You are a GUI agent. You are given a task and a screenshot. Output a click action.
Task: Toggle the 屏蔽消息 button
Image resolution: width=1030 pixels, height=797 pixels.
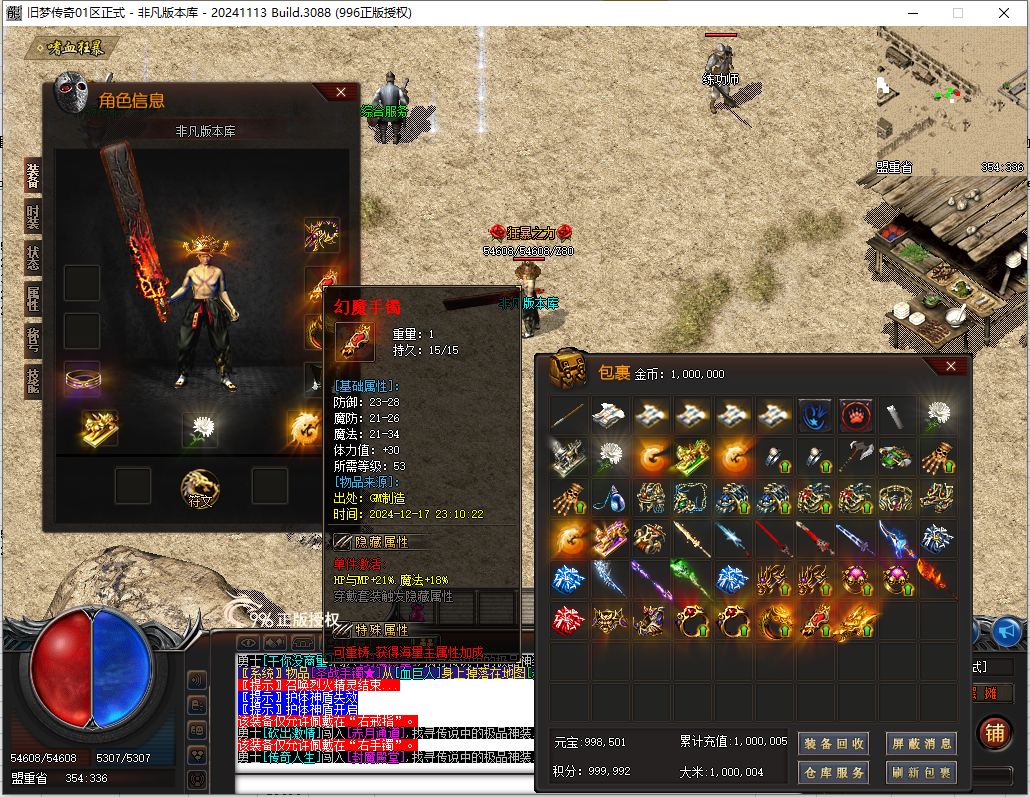921,743
